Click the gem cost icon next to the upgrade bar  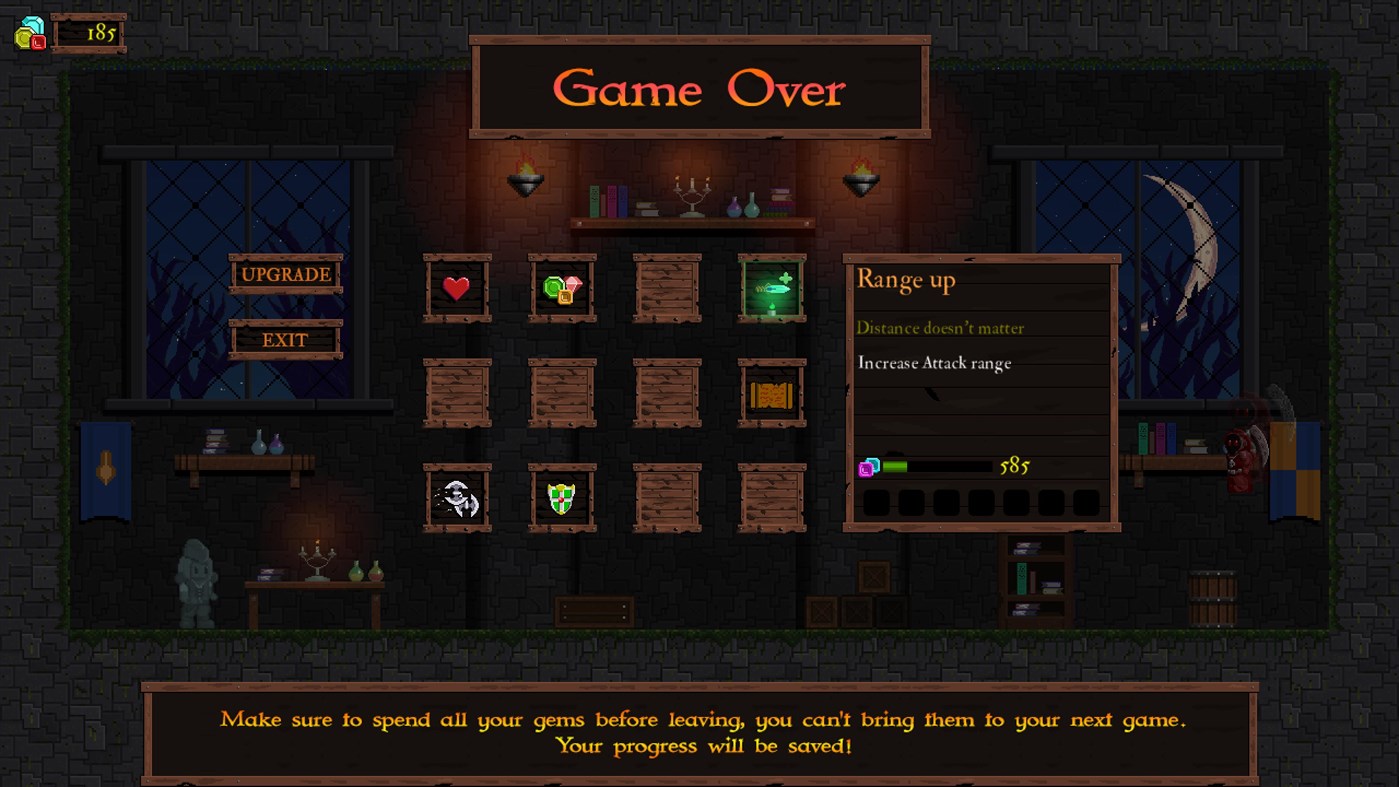pyautogui.click(x=866, y=466)
